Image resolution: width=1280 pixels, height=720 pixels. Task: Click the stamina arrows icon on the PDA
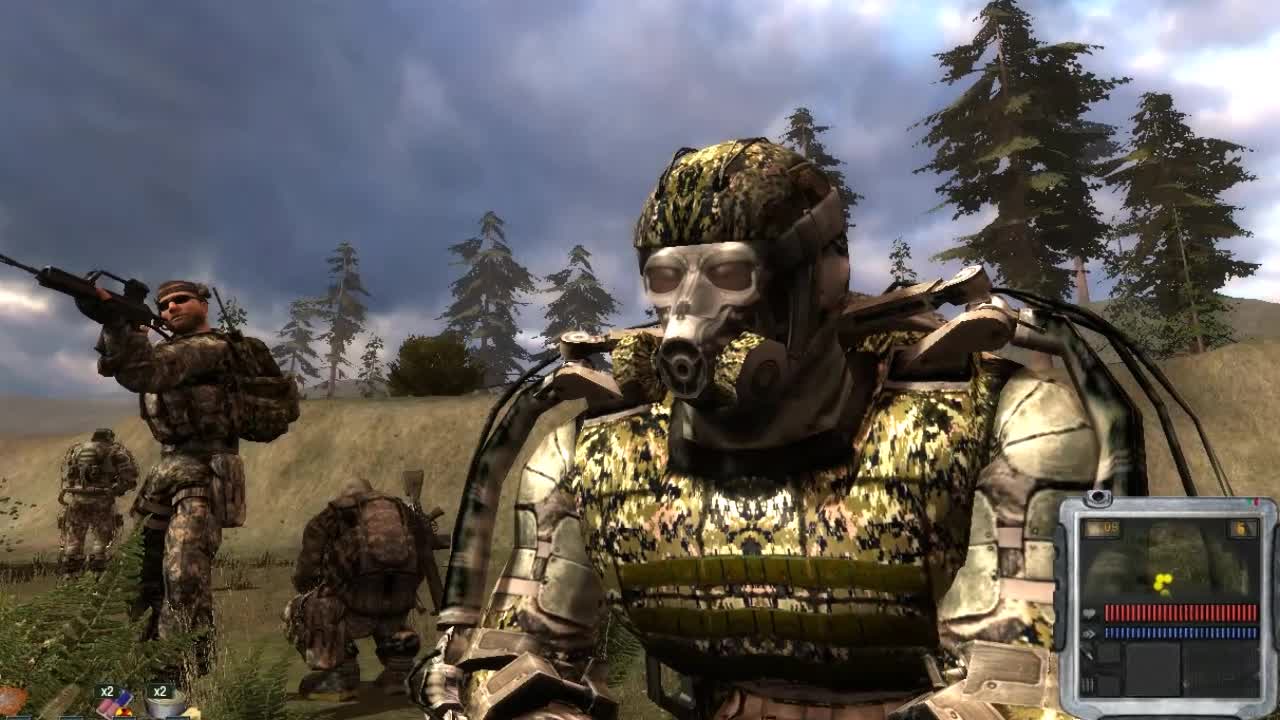(1090, 633)
